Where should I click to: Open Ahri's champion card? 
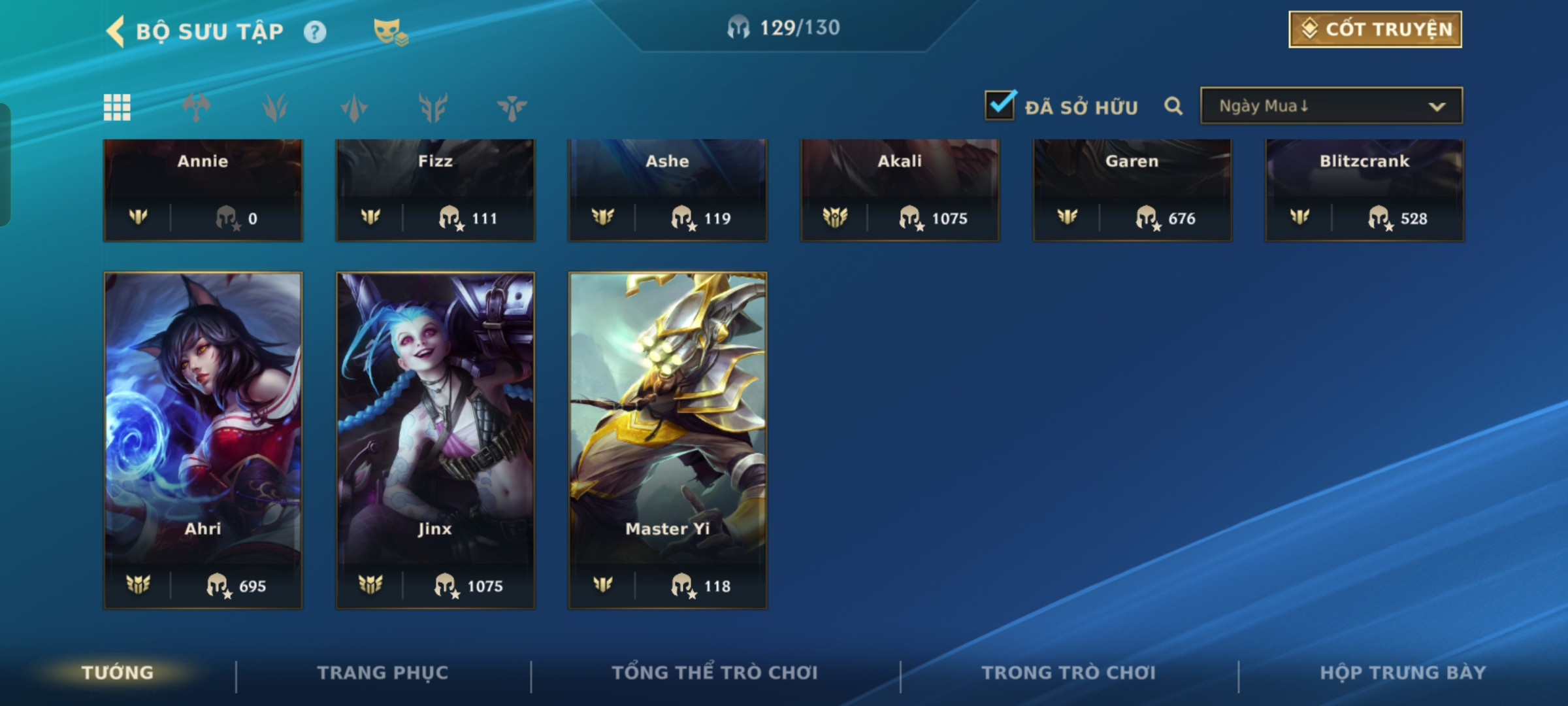[x=203, y=439]
